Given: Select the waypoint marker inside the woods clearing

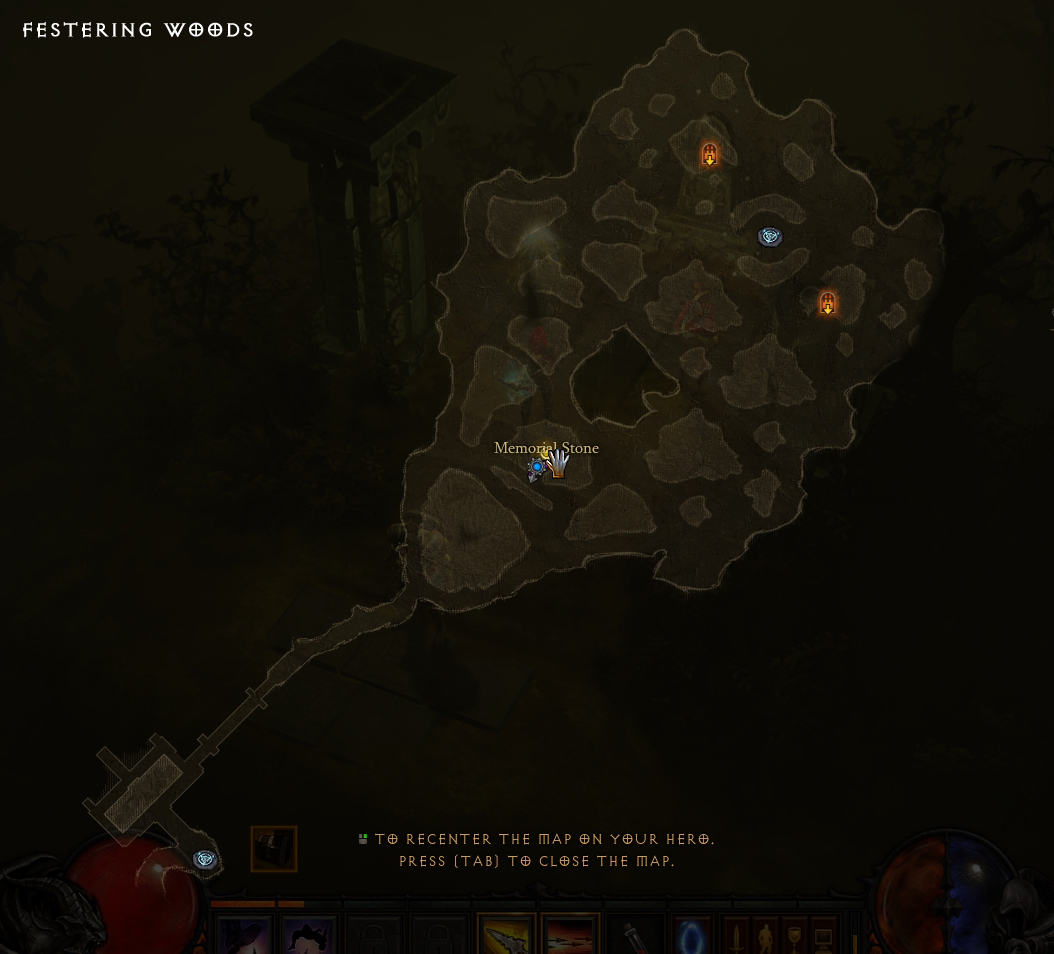Looking at the screenshot, I should point(770,236).
